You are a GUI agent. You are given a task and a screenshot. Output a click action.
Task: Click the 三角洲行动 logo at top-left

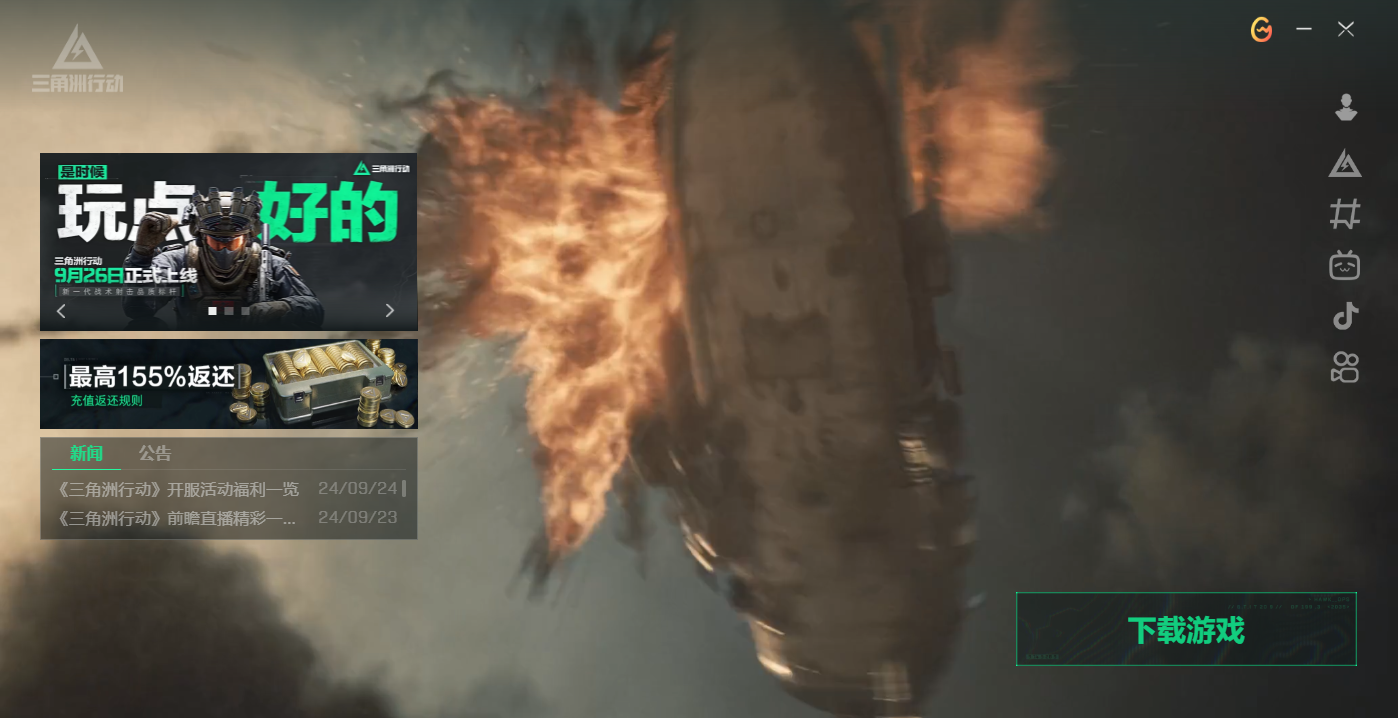pos(77,60)
